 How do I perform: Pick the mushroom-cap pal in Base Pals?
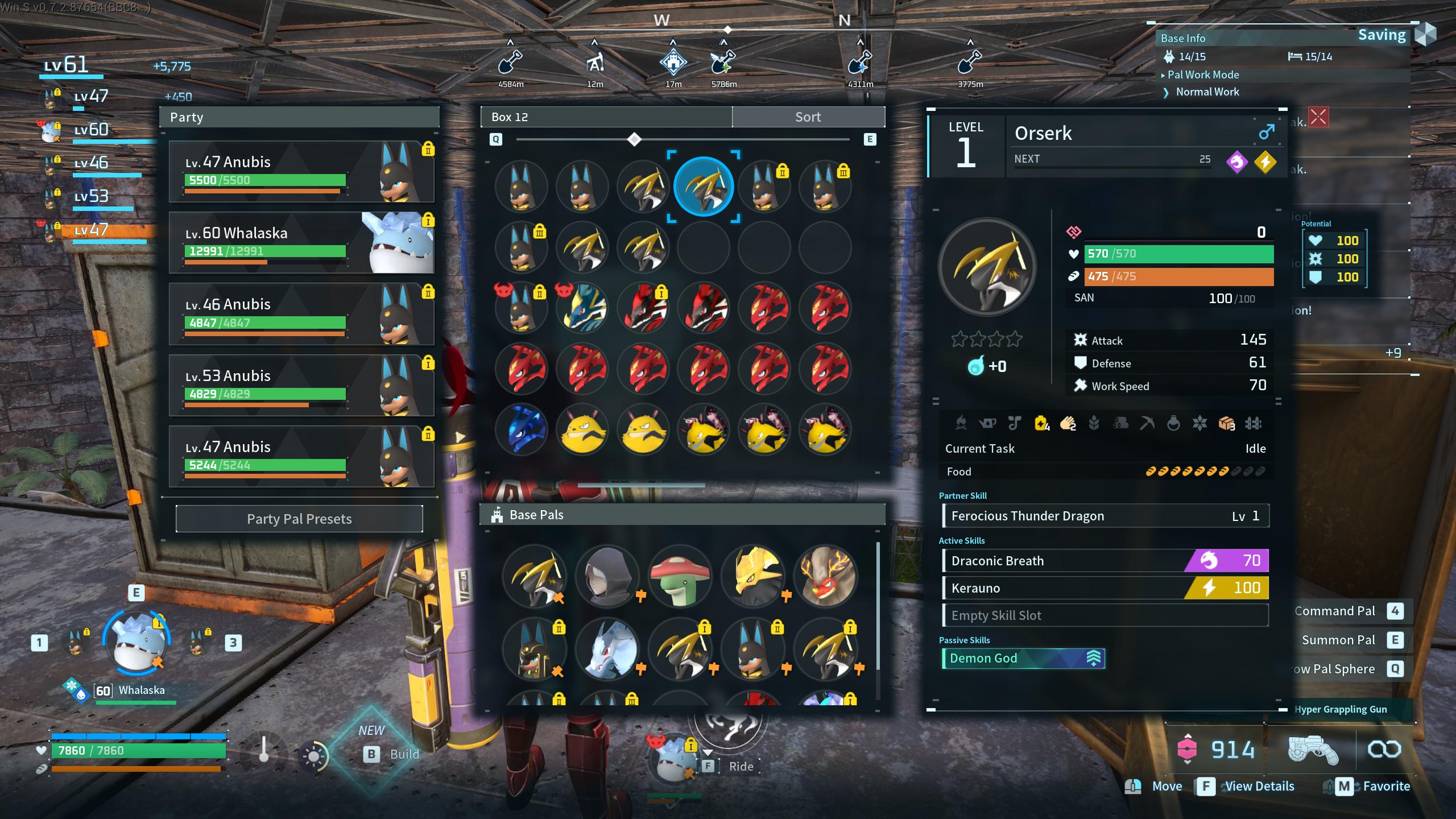(680, 577)
